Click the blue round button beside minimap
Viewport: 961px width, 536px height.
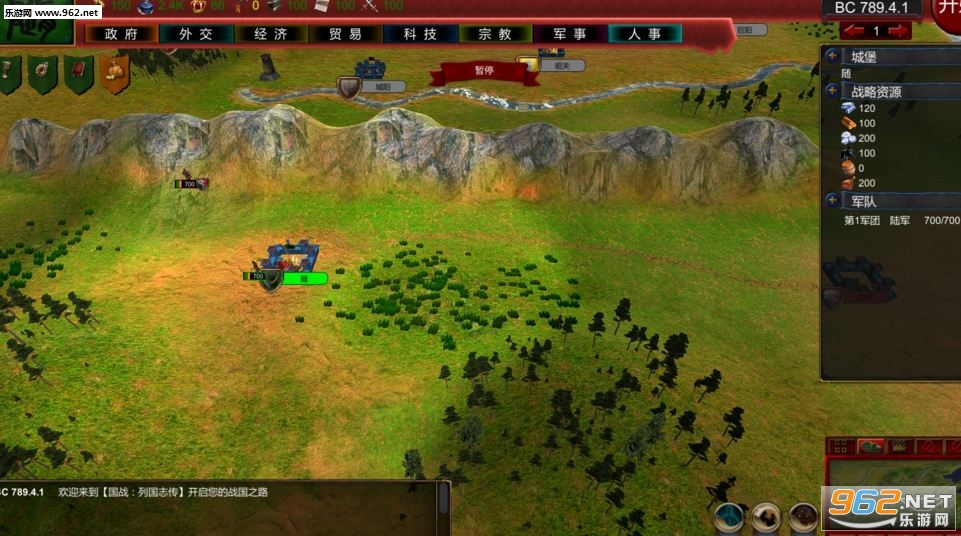click(x=730, y=516)
